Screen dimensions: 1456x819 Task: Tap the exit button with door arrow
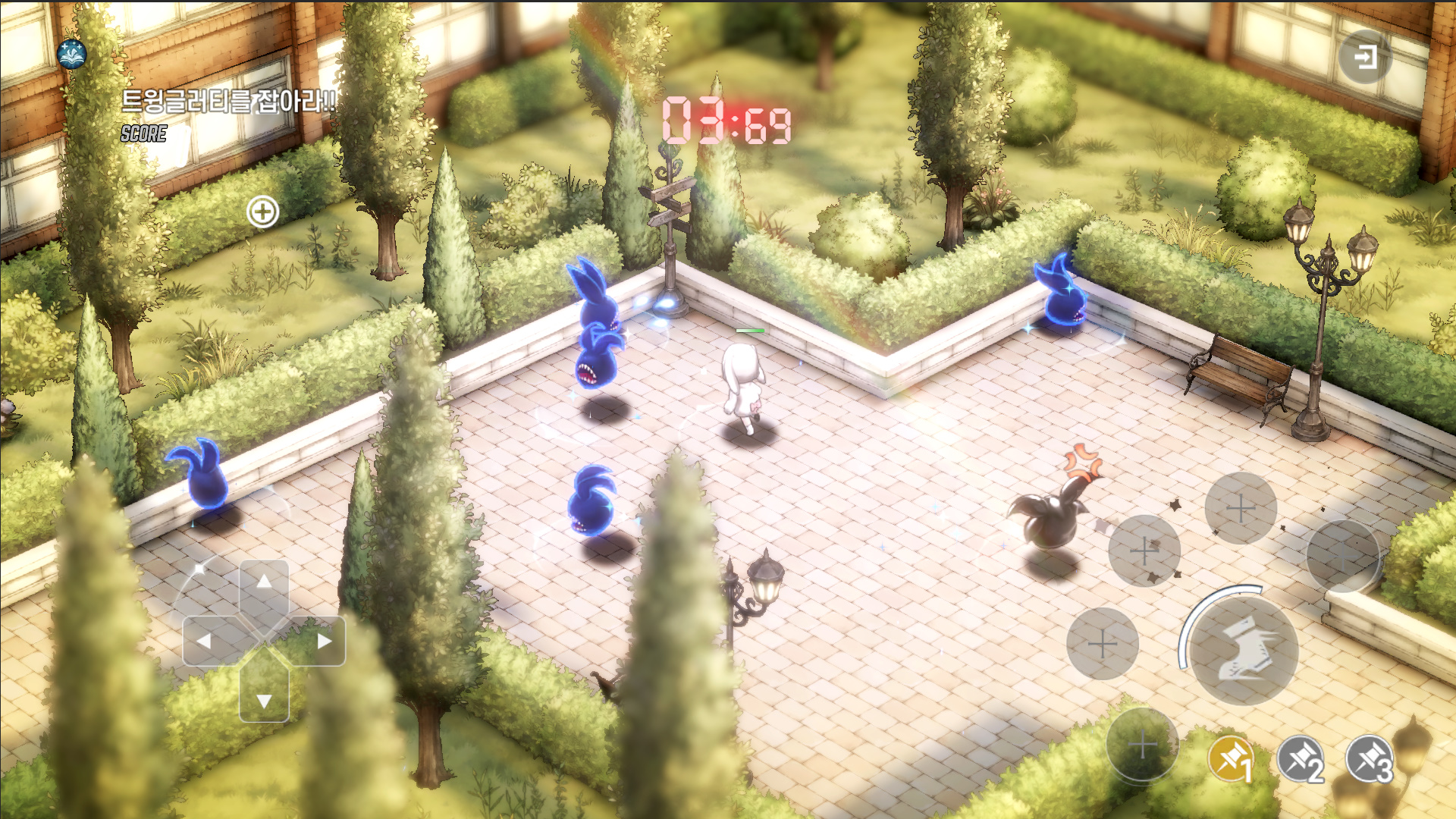[1365, 57]
